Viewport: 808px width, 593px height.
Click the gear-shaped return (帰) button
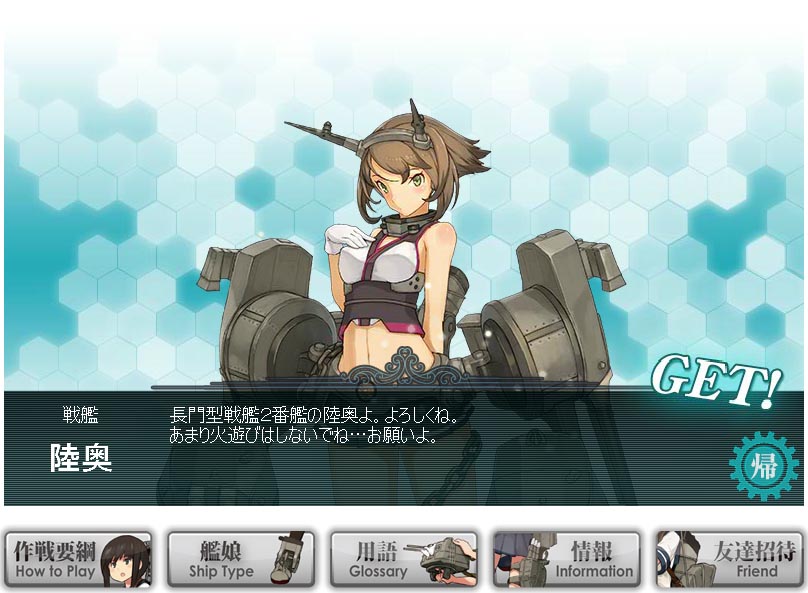click(765, 466)
